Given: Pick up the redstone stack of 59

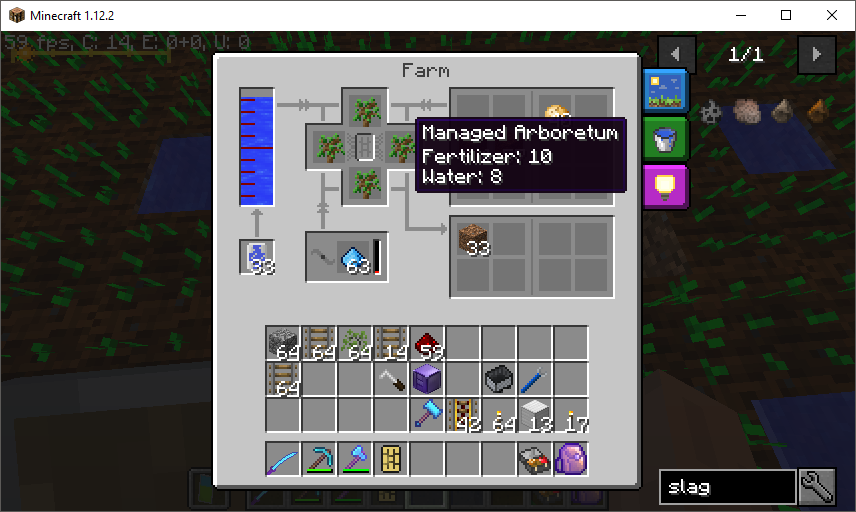Looking at the screenshot, I should tap(428, 344).
